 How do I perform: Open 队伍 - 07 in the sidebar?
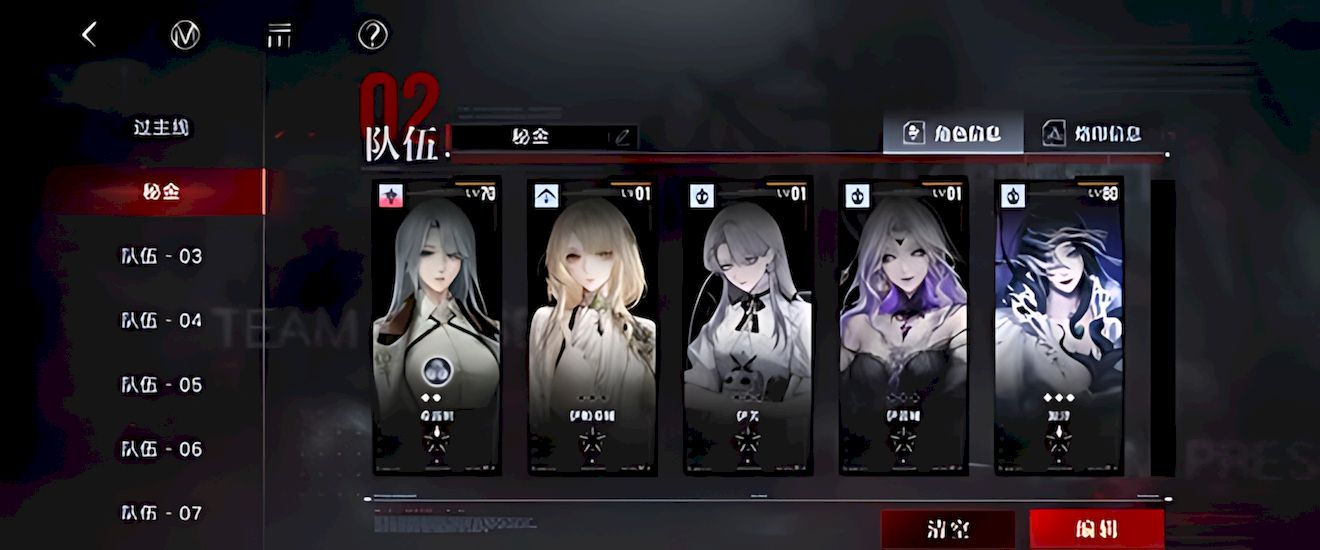click(161, 513)
